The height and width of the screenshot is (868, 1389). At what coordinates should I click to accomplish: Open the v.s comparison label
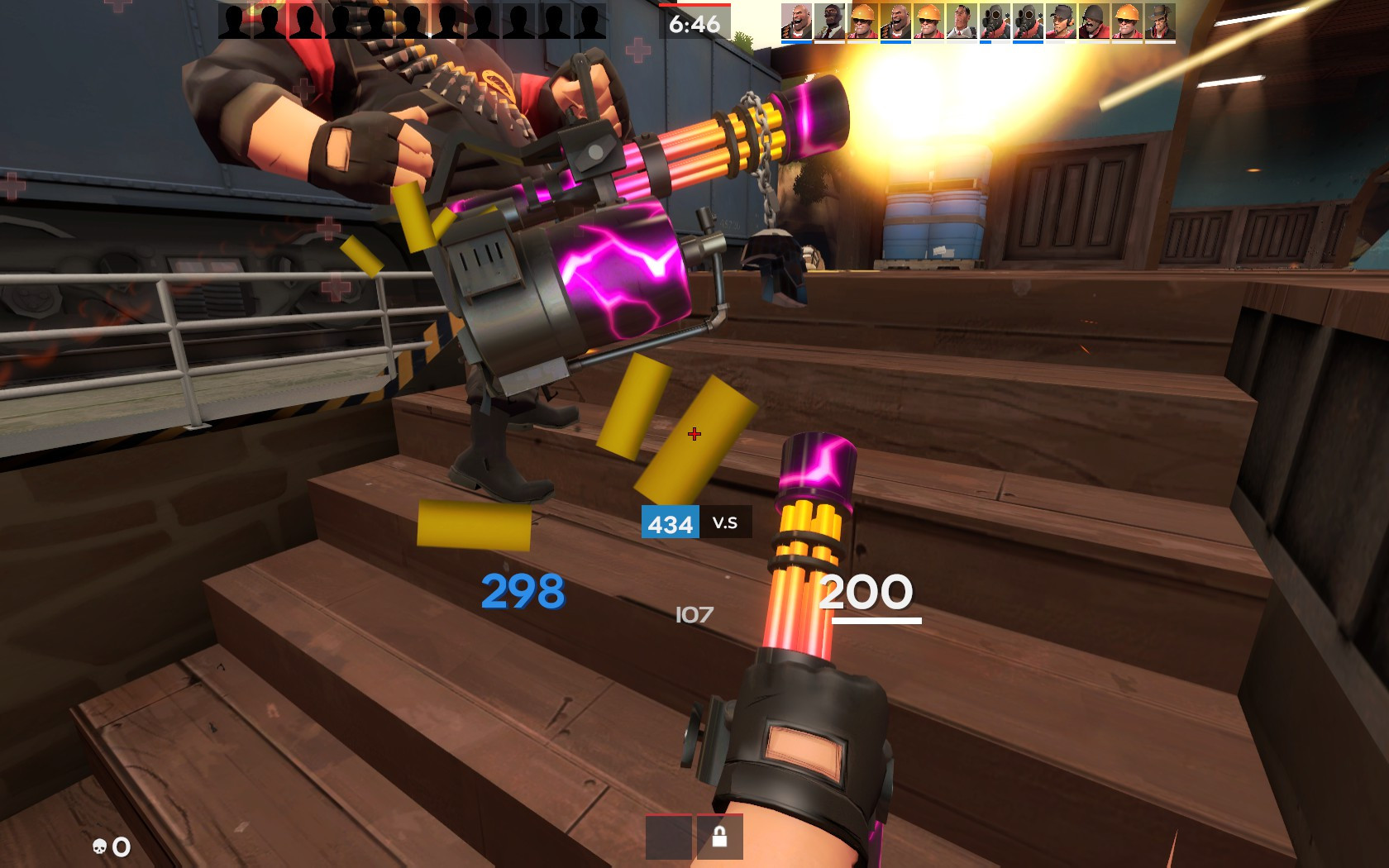click(x=726, y=523)
